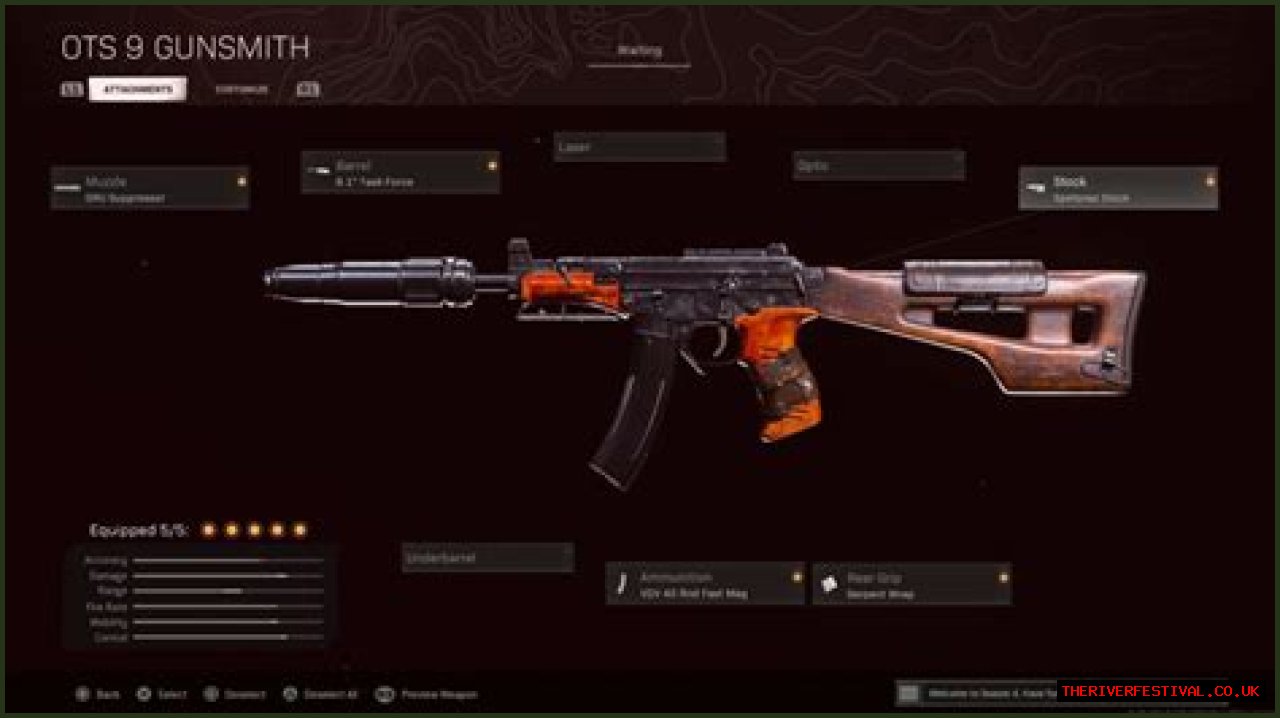Open the Barrel attachment slot

click(x=400, y=172)
